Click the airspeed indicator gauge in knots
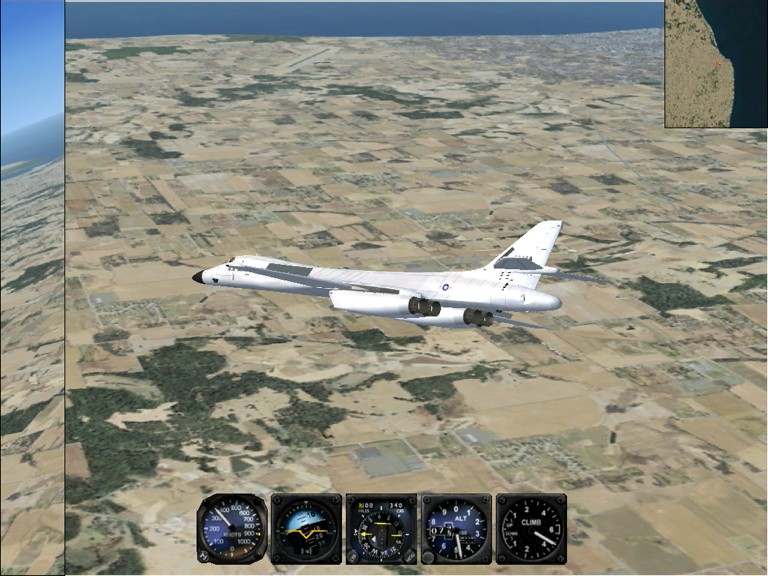 coord(232,528)
